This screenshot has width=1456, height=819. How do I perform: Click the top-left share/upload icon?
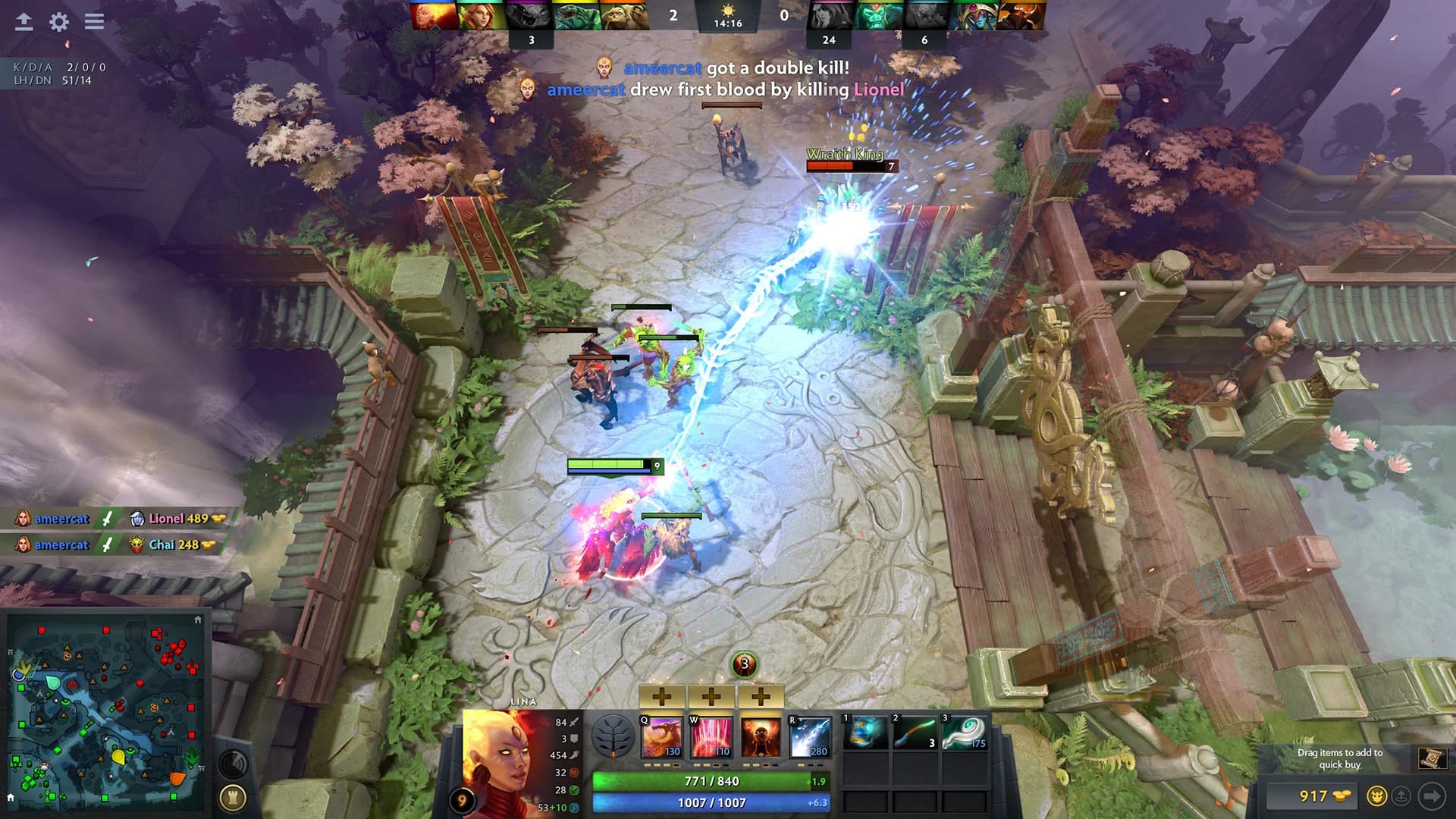(23, 22)
